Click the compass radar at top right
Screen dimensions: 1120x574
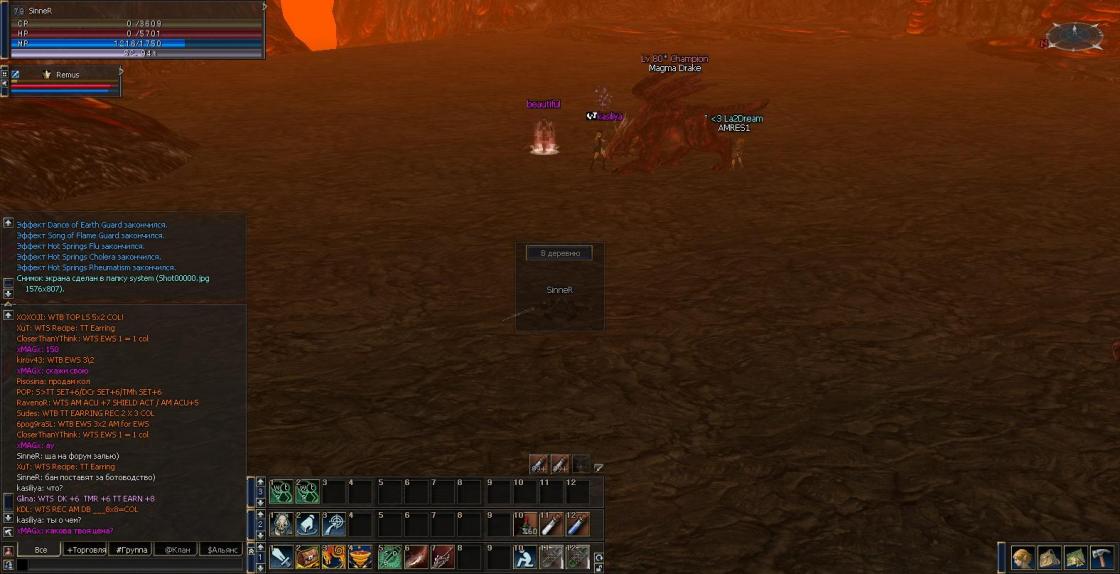pyautogui.click(x=1076, y=36)
